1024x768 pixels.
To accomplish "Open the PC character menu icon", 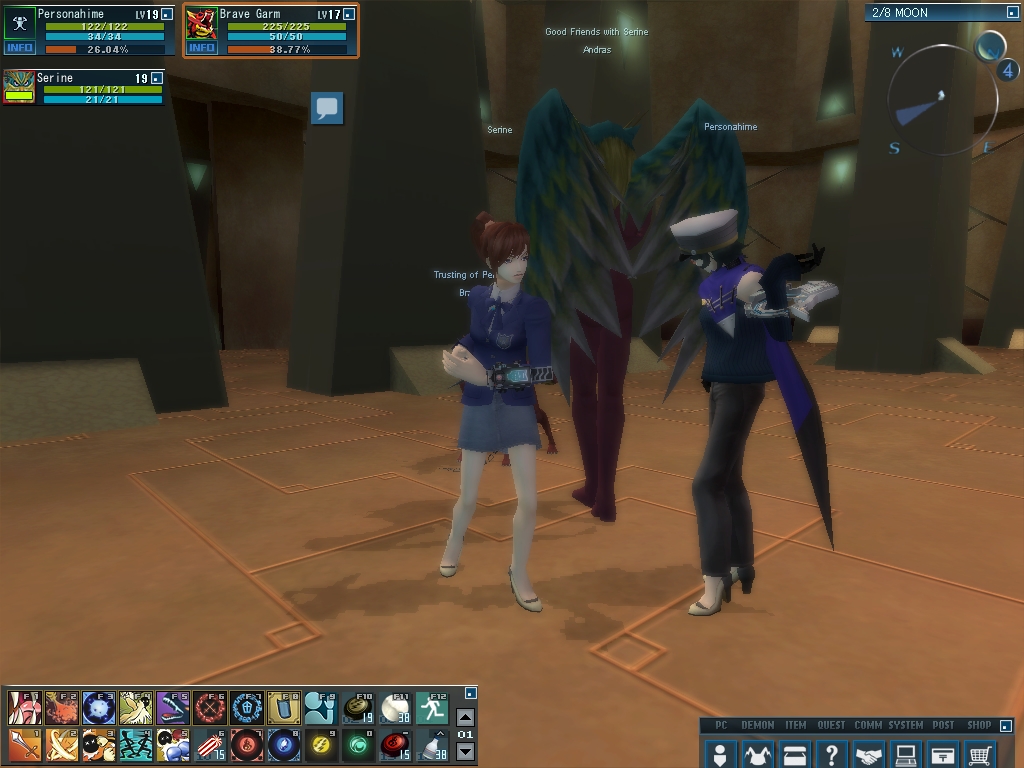I will click(720, 753).
